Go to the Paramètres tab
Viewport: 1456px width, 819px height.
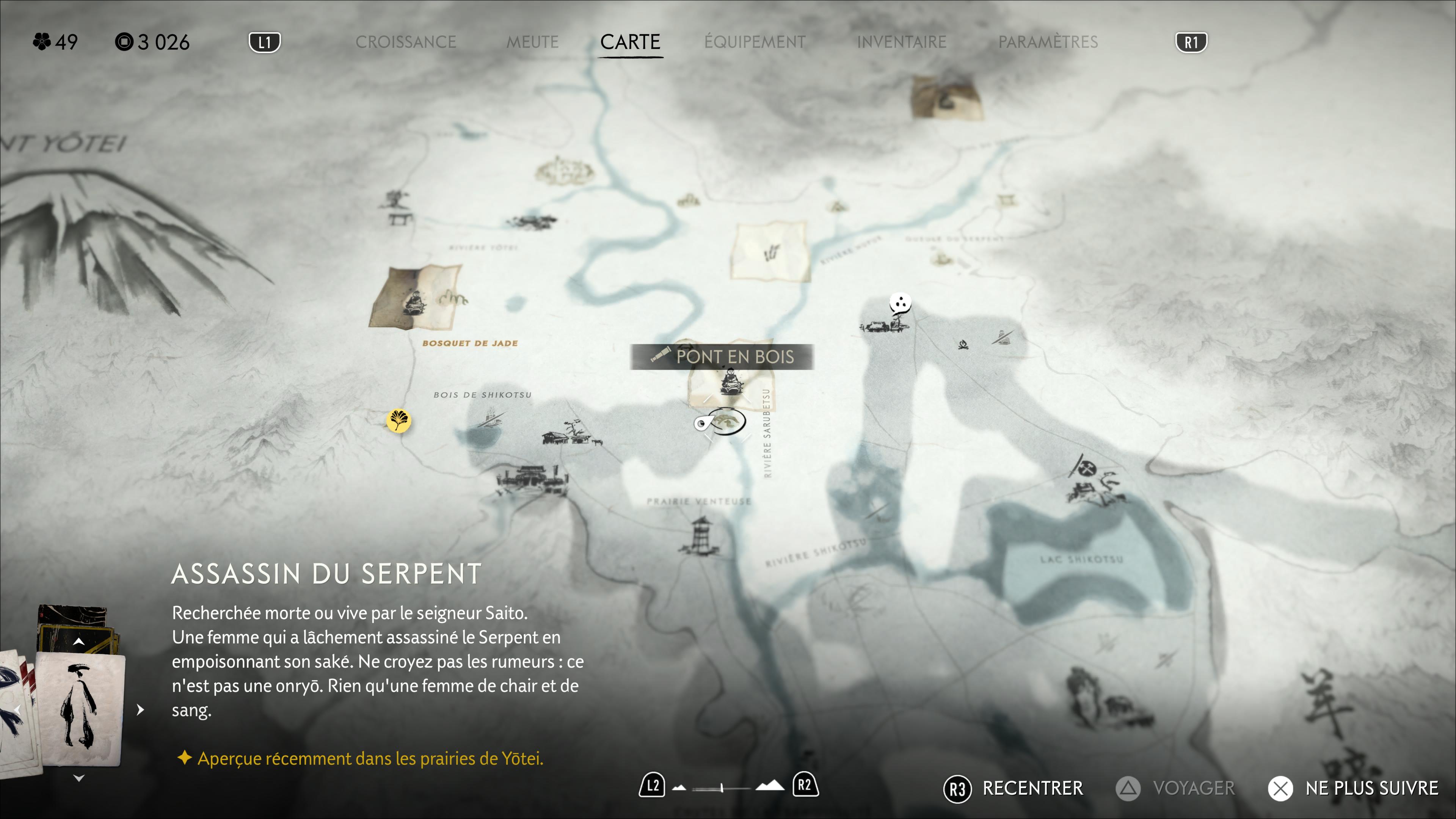pos(1048,42)
